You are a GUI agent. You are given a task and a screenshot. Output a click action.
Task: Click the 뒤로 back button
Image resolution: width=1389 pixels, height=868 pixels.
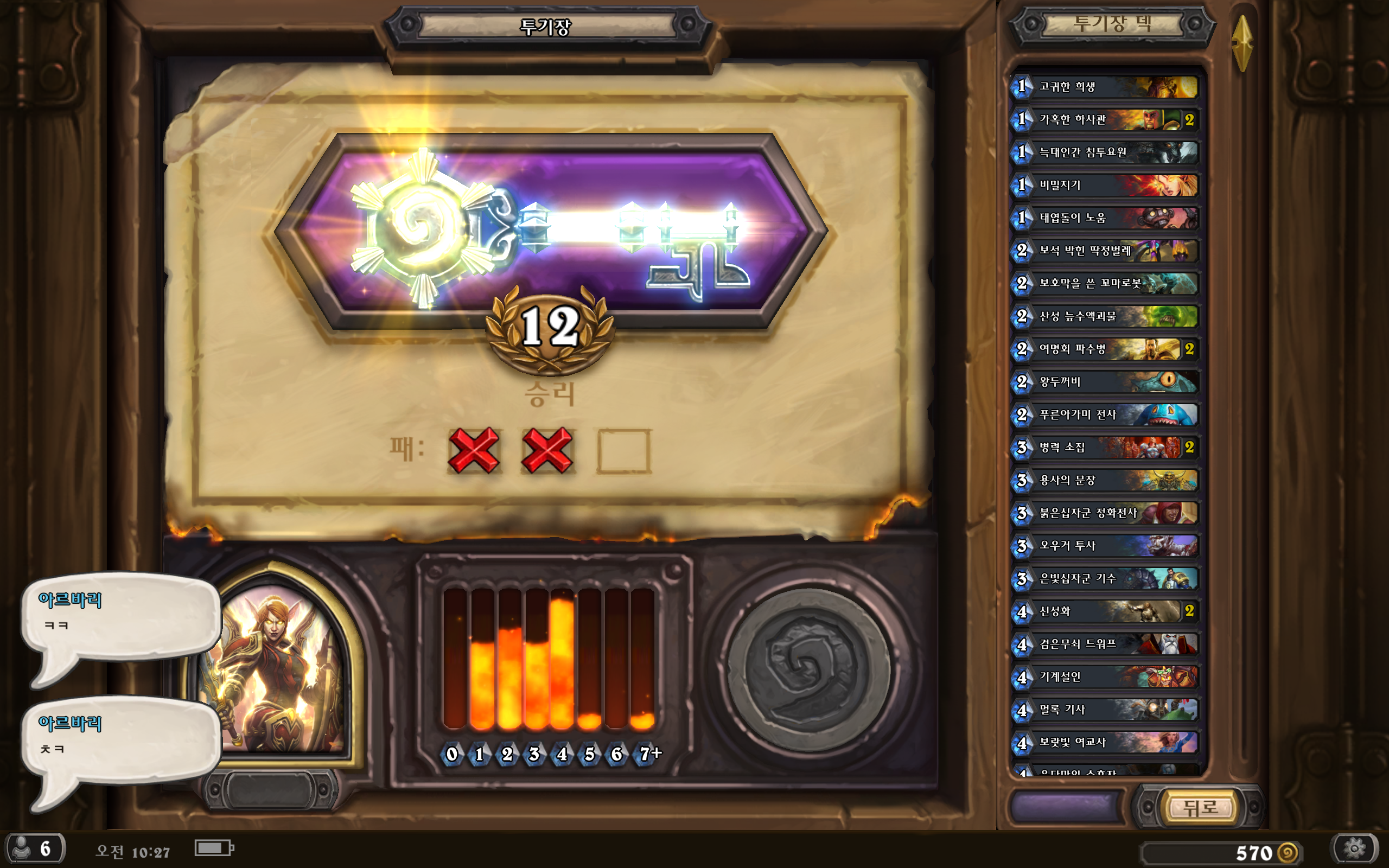tap(1201, 808)
